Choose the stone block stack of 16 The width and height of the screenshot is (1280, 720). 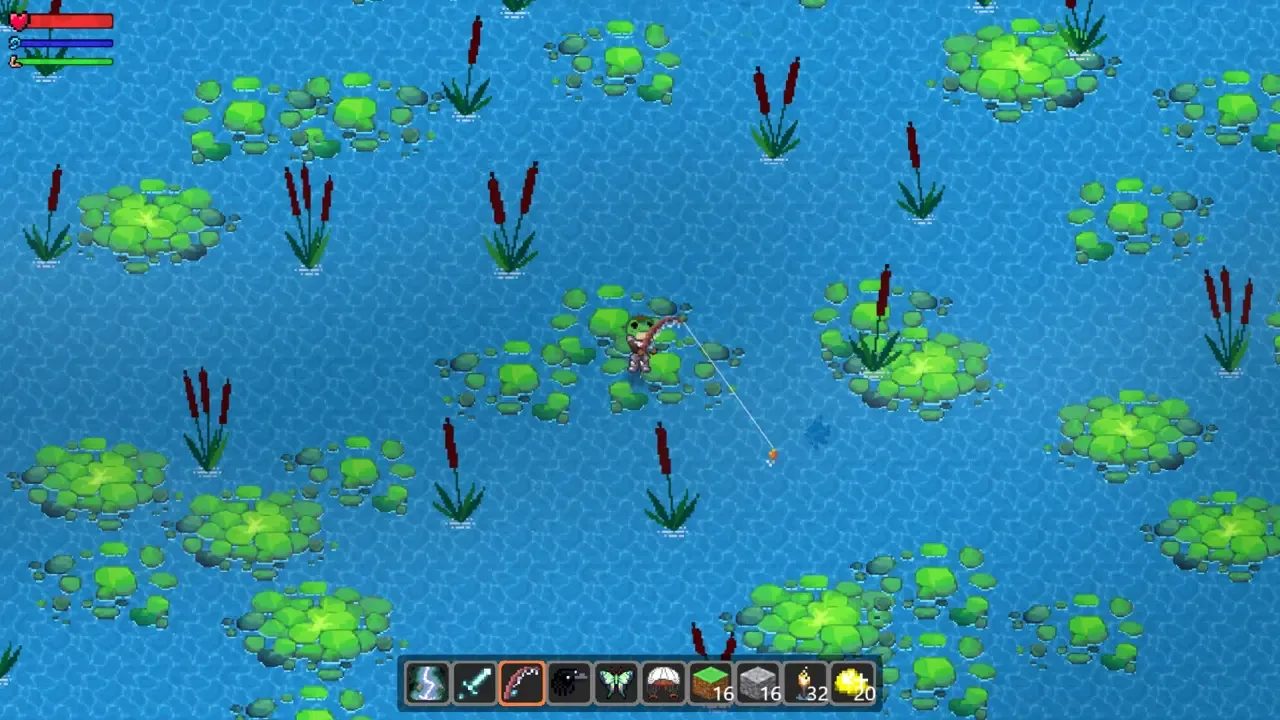point(757,683)
